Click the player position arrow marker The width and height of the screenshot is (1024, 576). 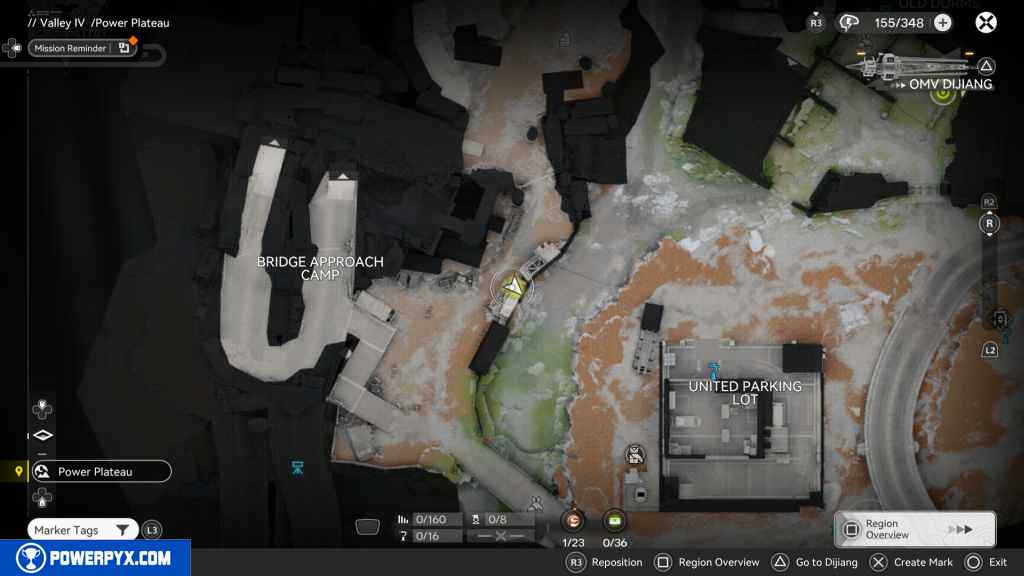[512, 288]
